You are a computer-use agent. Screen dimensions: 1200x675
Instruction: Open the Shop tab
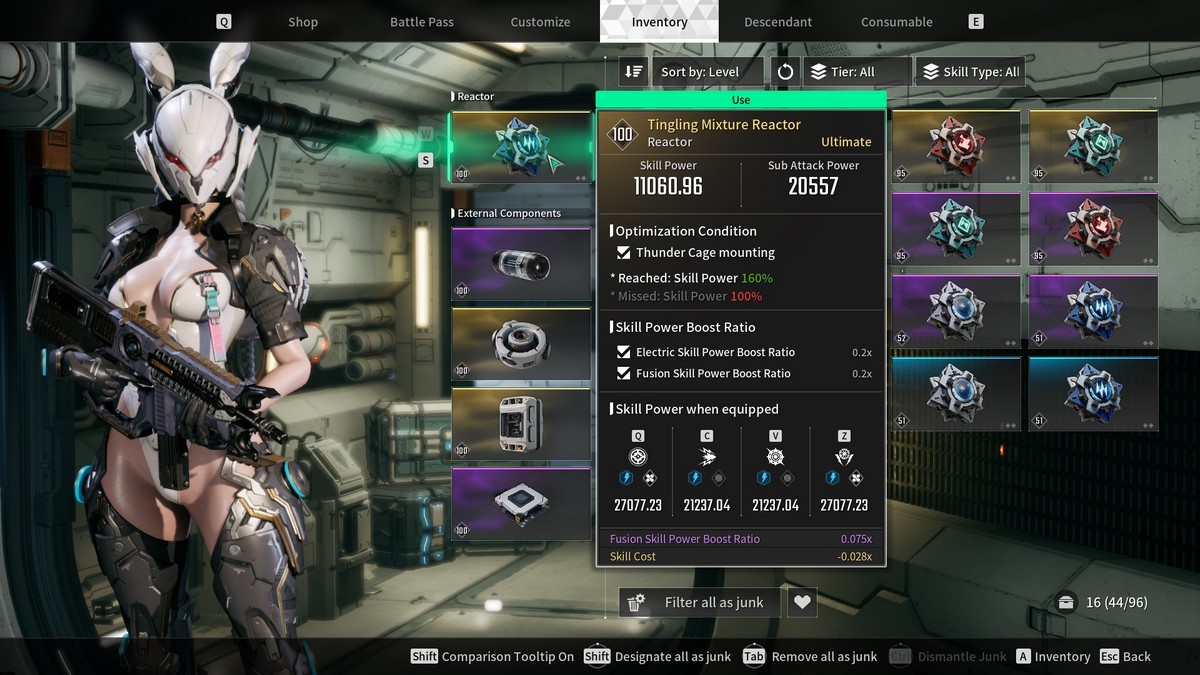pos(302,22)
